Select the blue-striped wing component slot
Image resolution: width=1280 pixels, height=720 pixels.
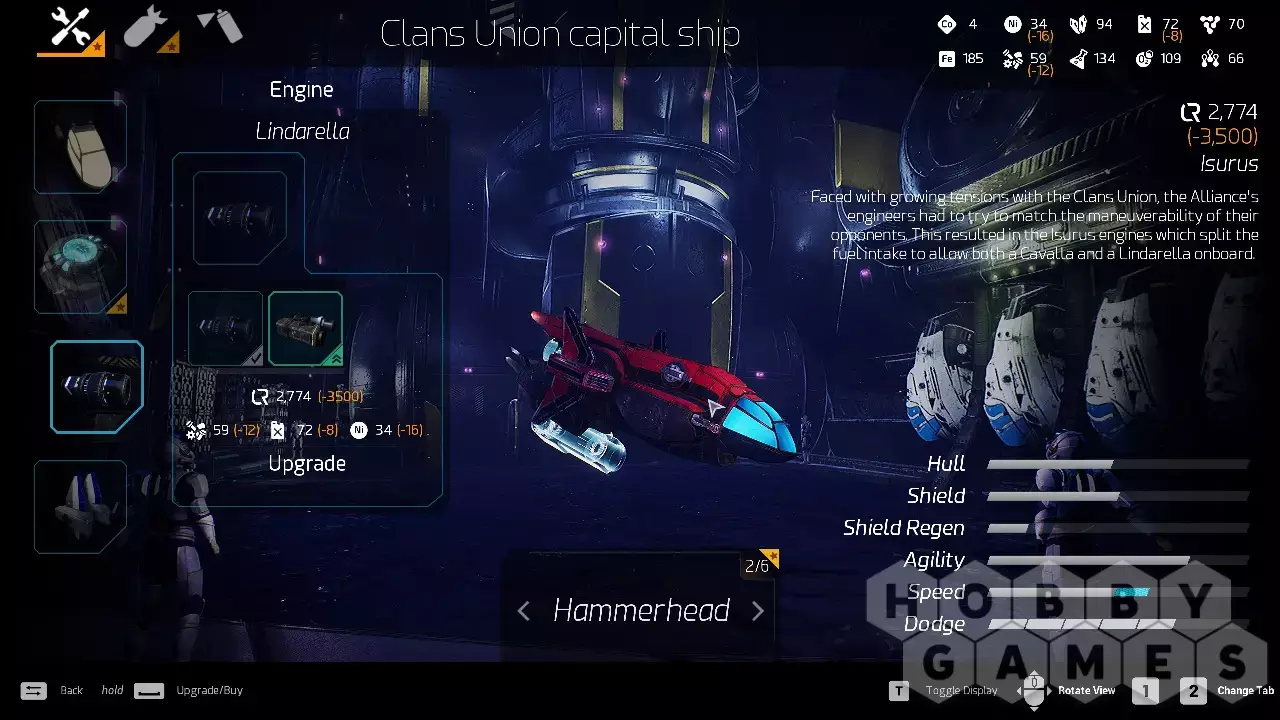pyautogui.click(x=80, y=507)
